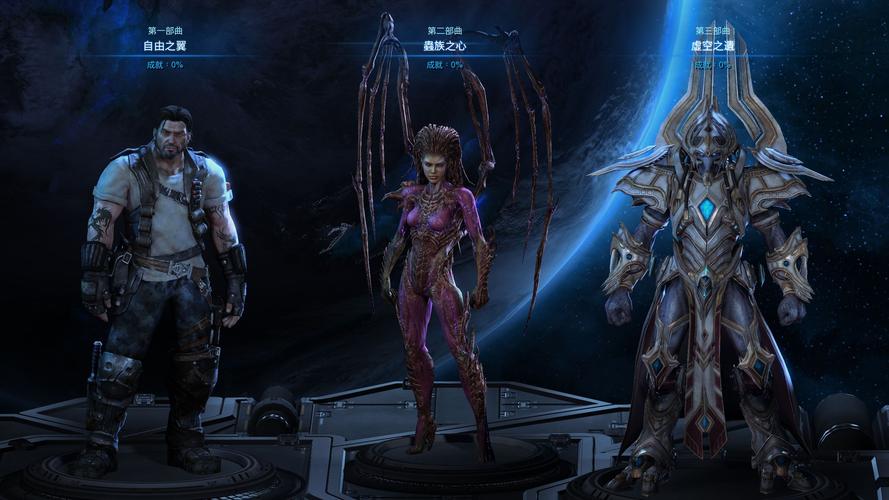Choose the Artanis character figure

pyautogui.click(x=709, y=290)
